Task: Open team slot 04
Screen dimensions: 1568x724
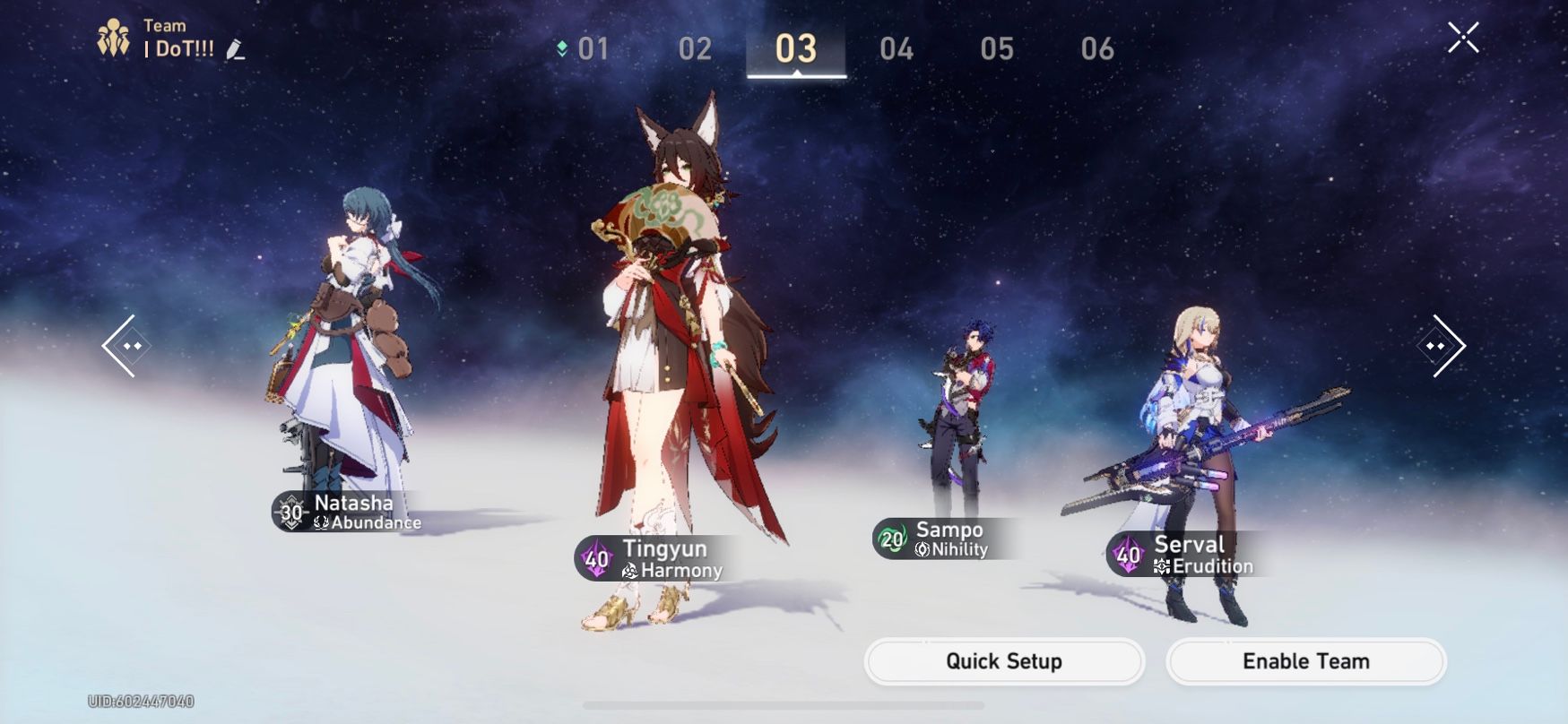Action: click(x=896, y=49)
